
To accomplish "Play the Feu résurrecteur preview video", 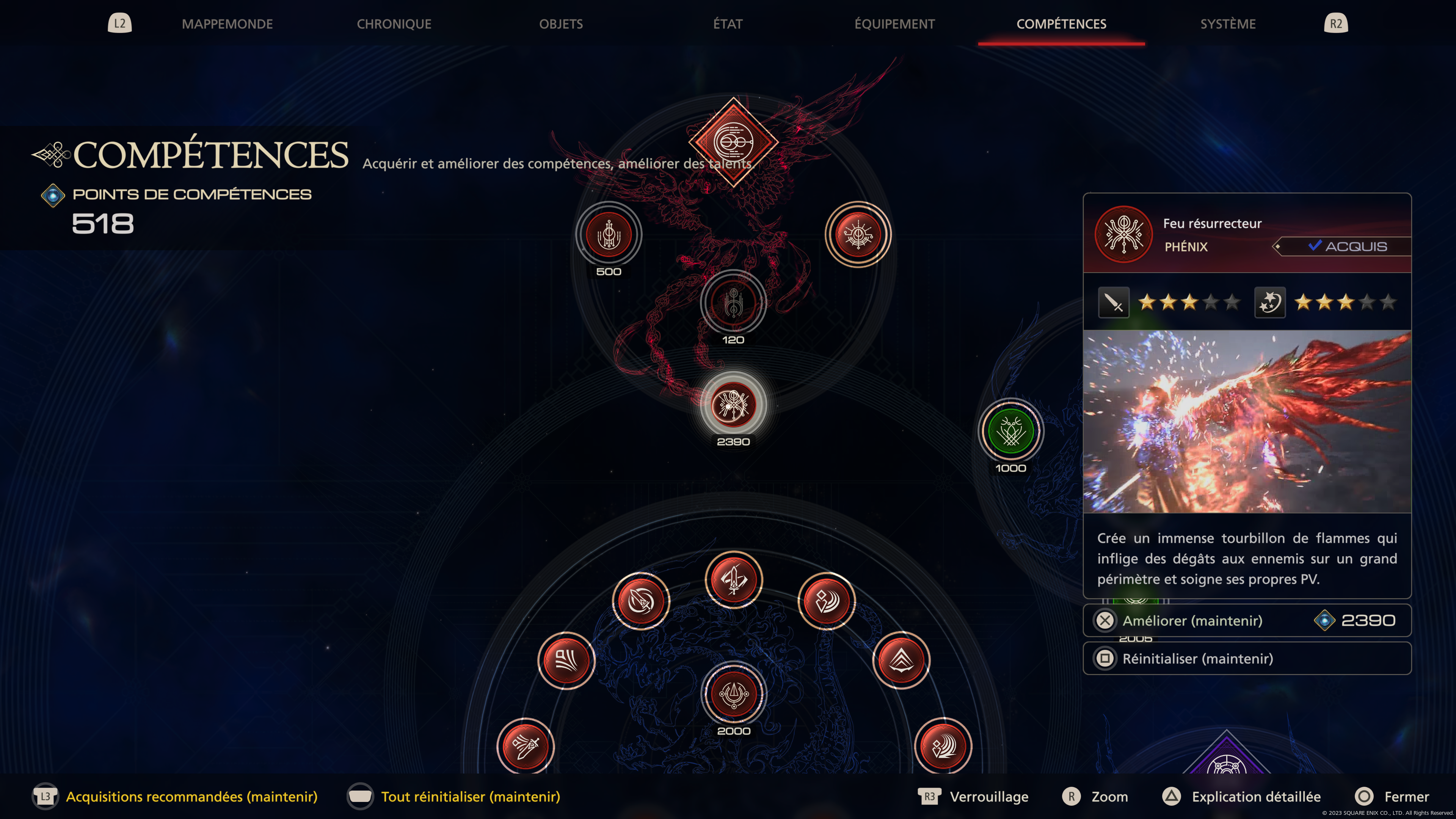I will click(1247, 422).
